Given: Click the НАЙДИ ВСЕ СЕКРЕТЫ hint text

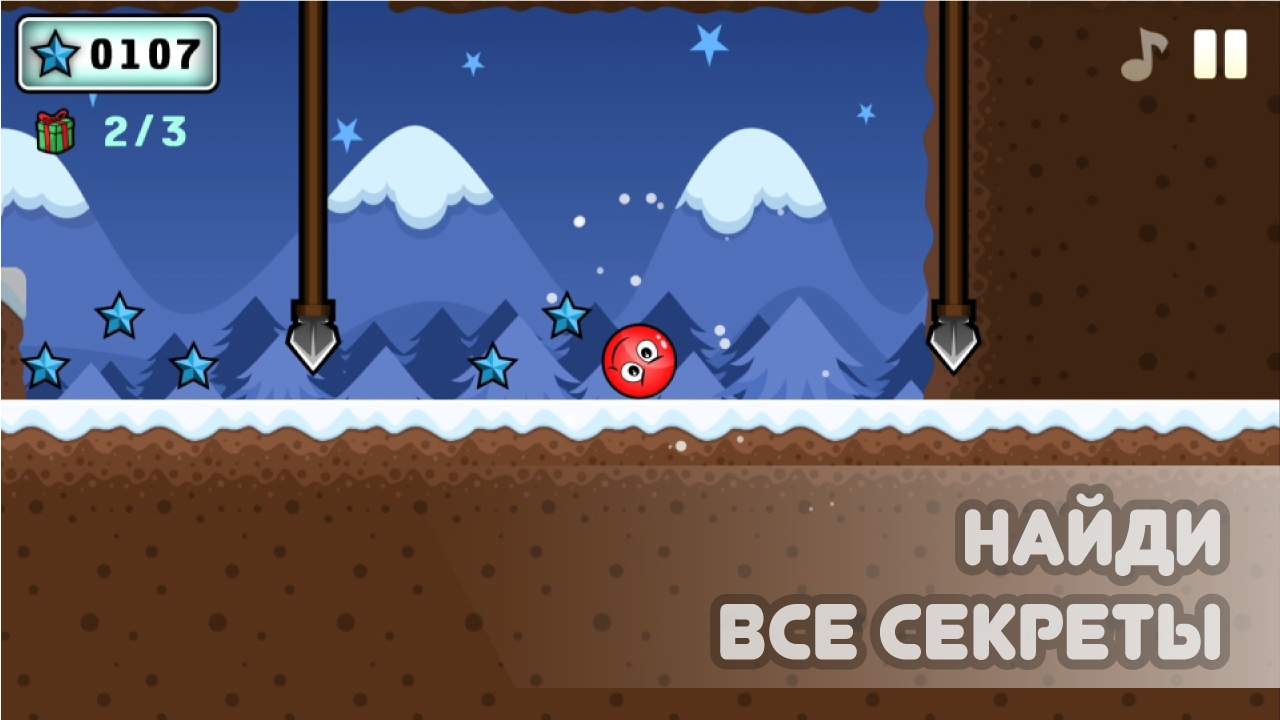Looking at the screenshot, I should click(975, 585).
